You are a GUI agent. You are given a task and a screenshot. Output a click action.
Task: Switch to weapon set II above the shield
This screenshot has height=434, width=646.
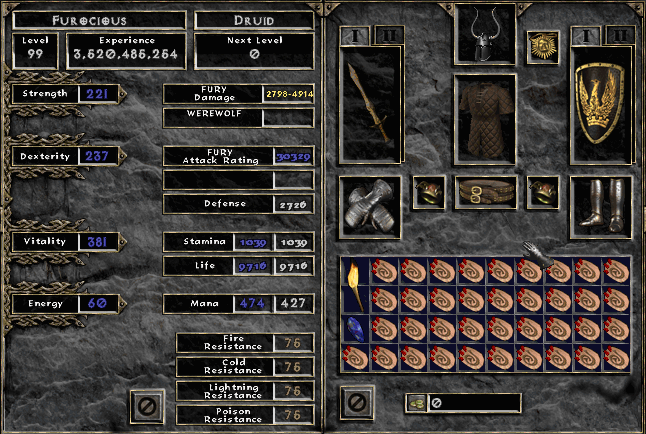[621, 35]
